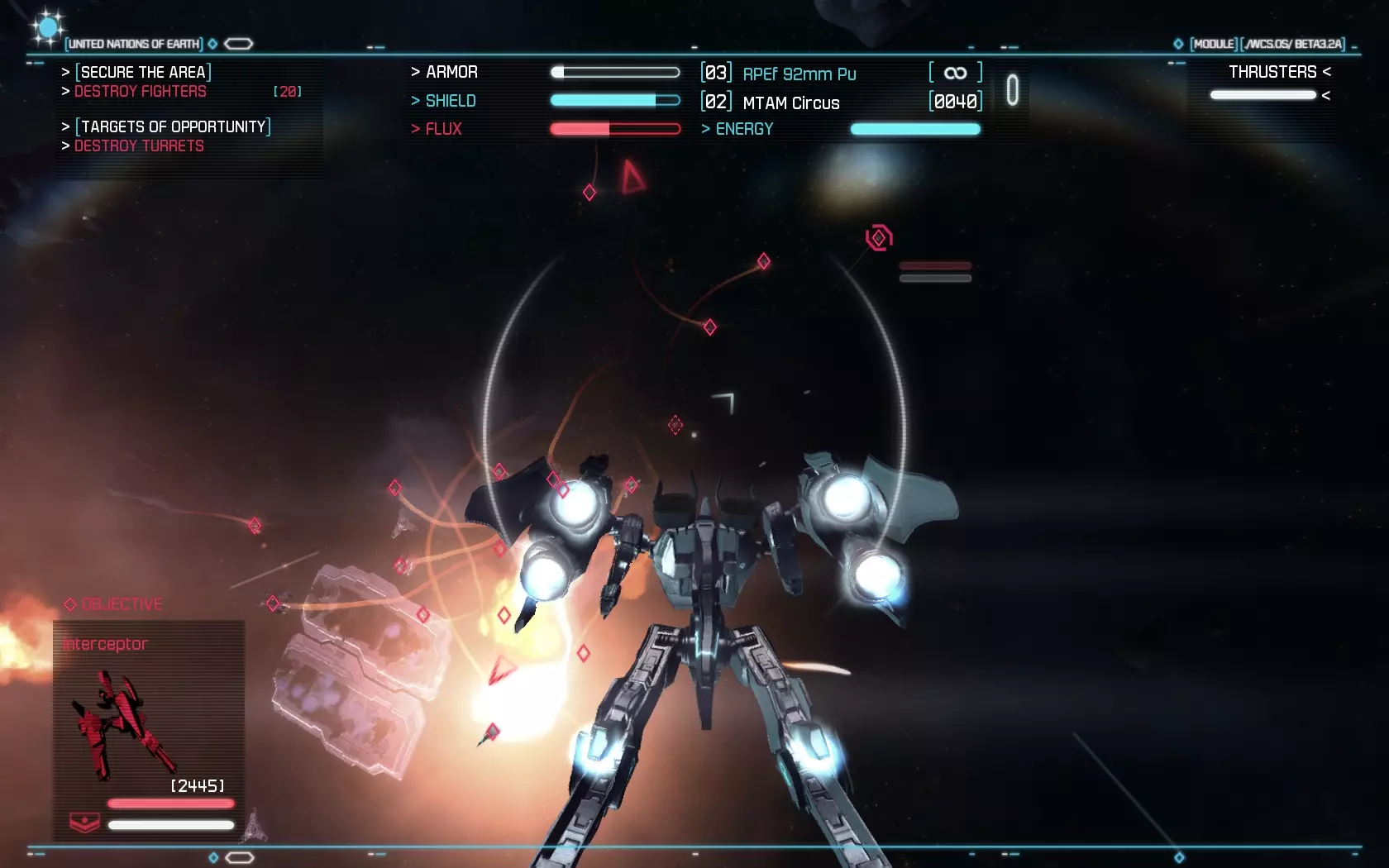Select the MTAM Circus missile weapon

[790, 103]
